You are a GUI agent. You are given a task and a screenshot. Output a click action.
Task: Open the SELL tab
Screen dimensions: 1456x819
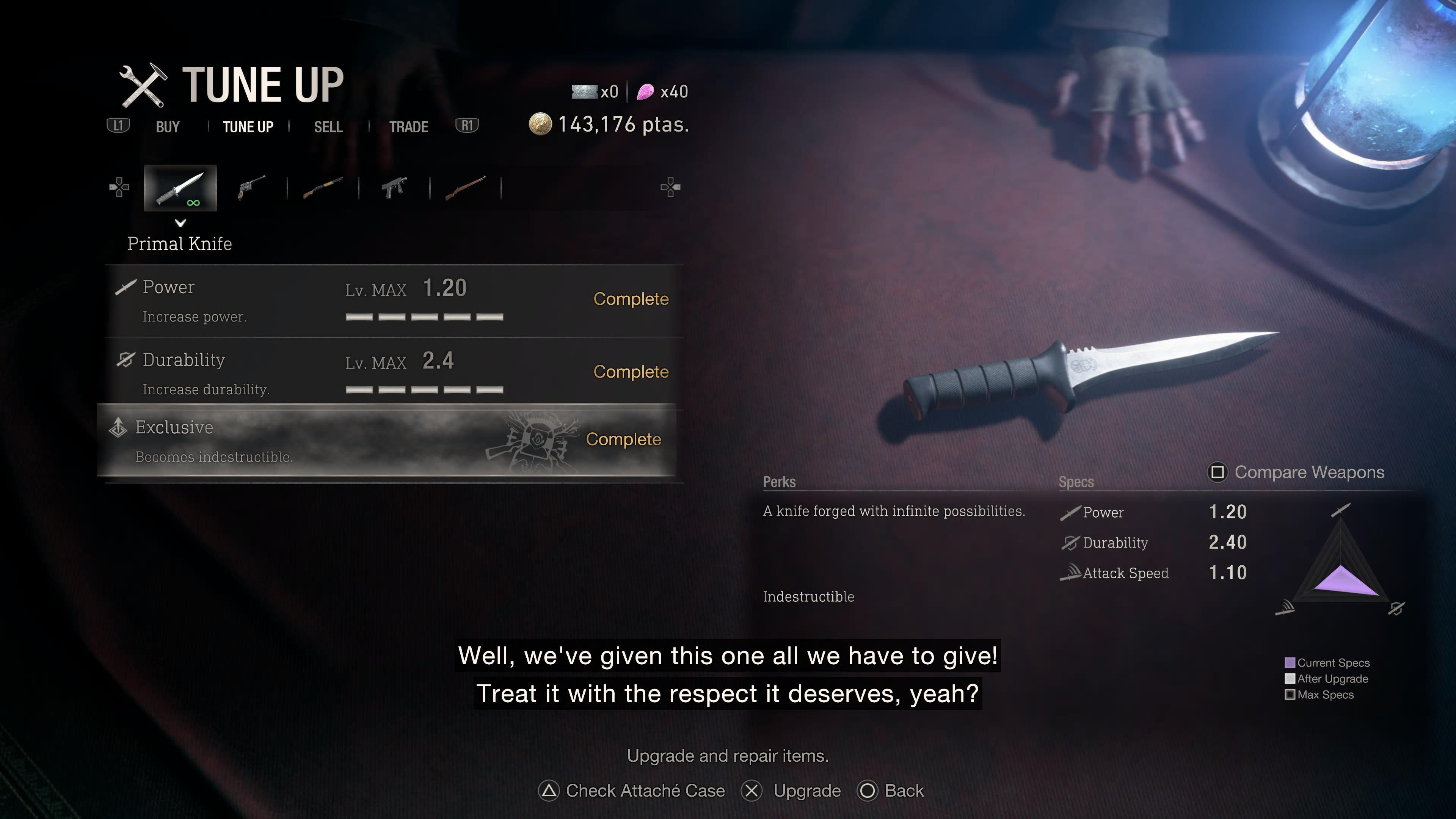tap(328, 127)
